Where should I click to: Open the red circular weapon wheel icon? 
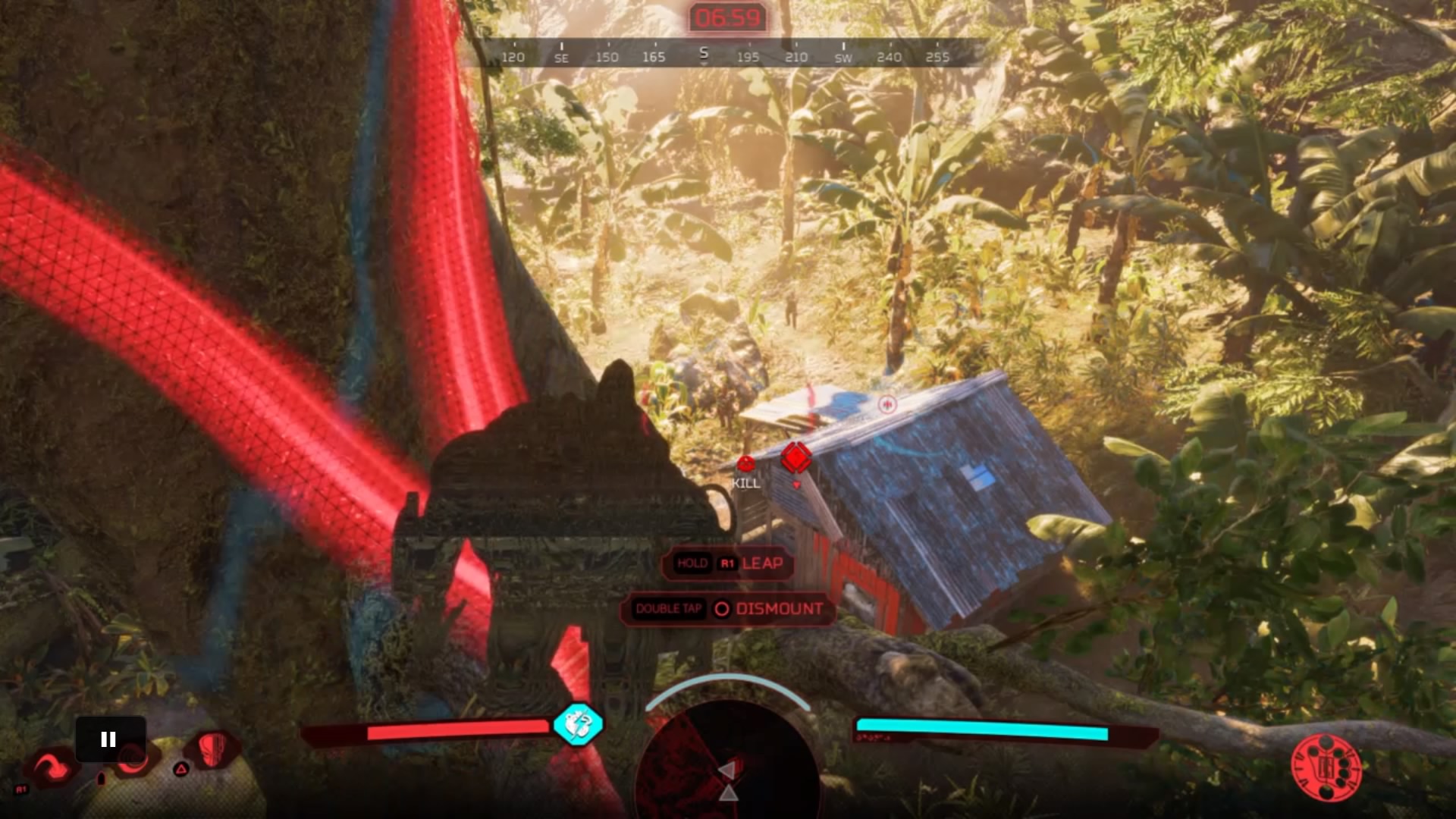coord(1326,768)
